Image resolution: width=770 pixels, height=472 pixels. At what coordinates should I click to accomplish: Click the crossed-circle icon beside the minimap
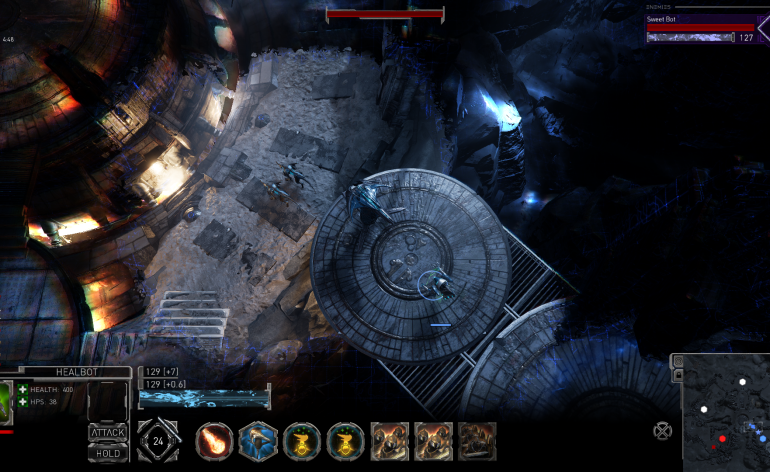[662, 431]
